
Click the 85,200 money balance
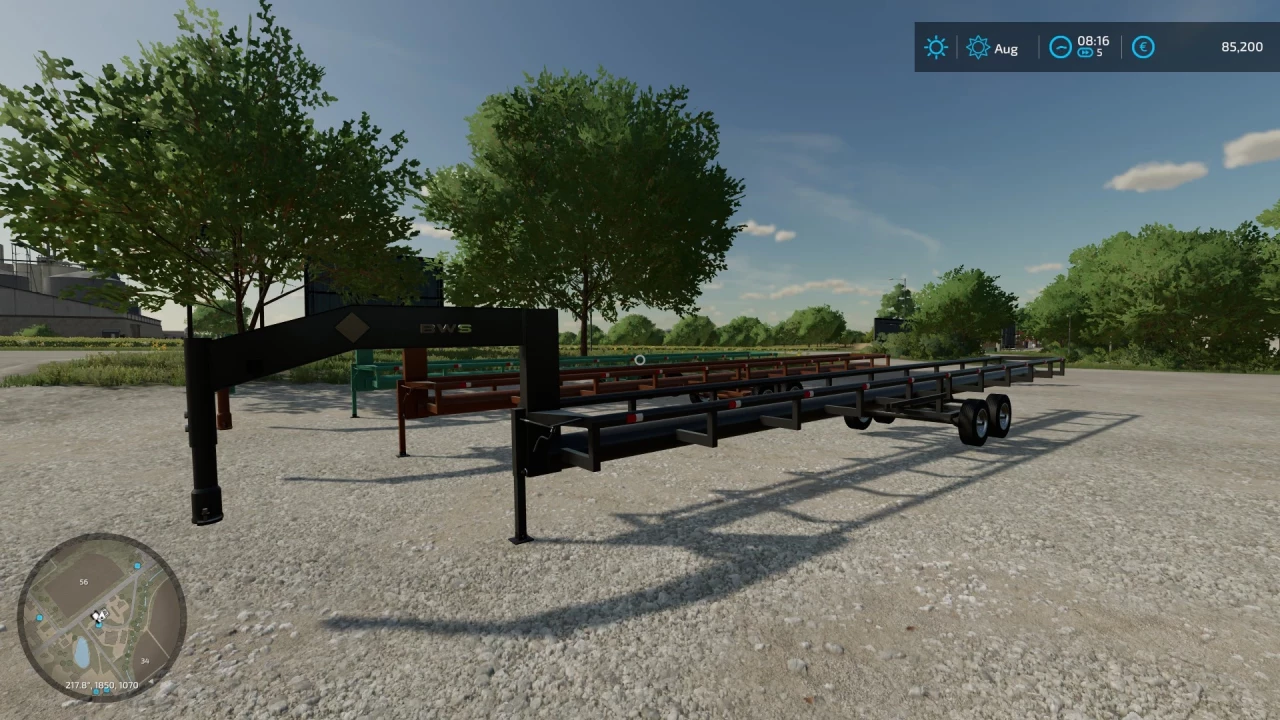click(1240, 47)
